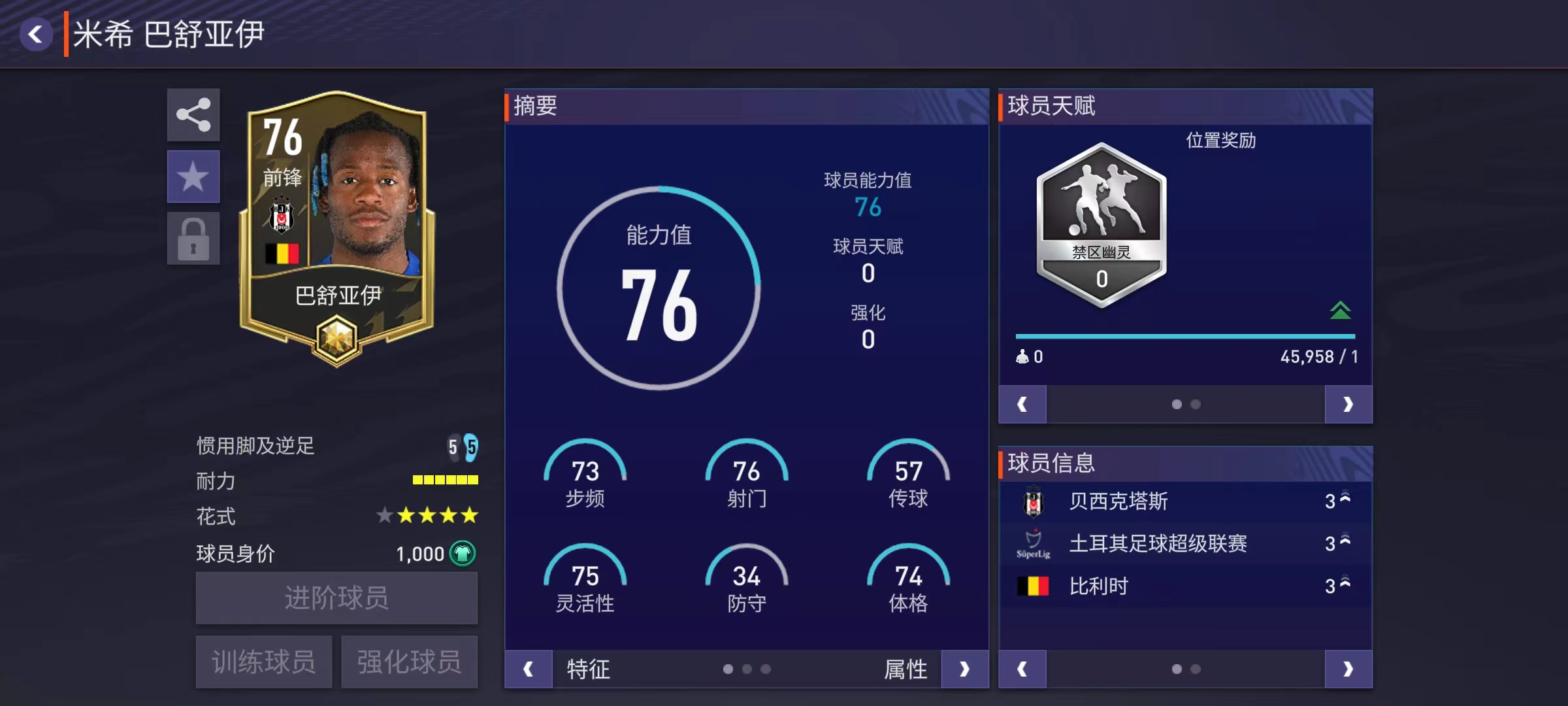
Task: Click the back arrow in the top-left corner
Action: pos(37,33)
